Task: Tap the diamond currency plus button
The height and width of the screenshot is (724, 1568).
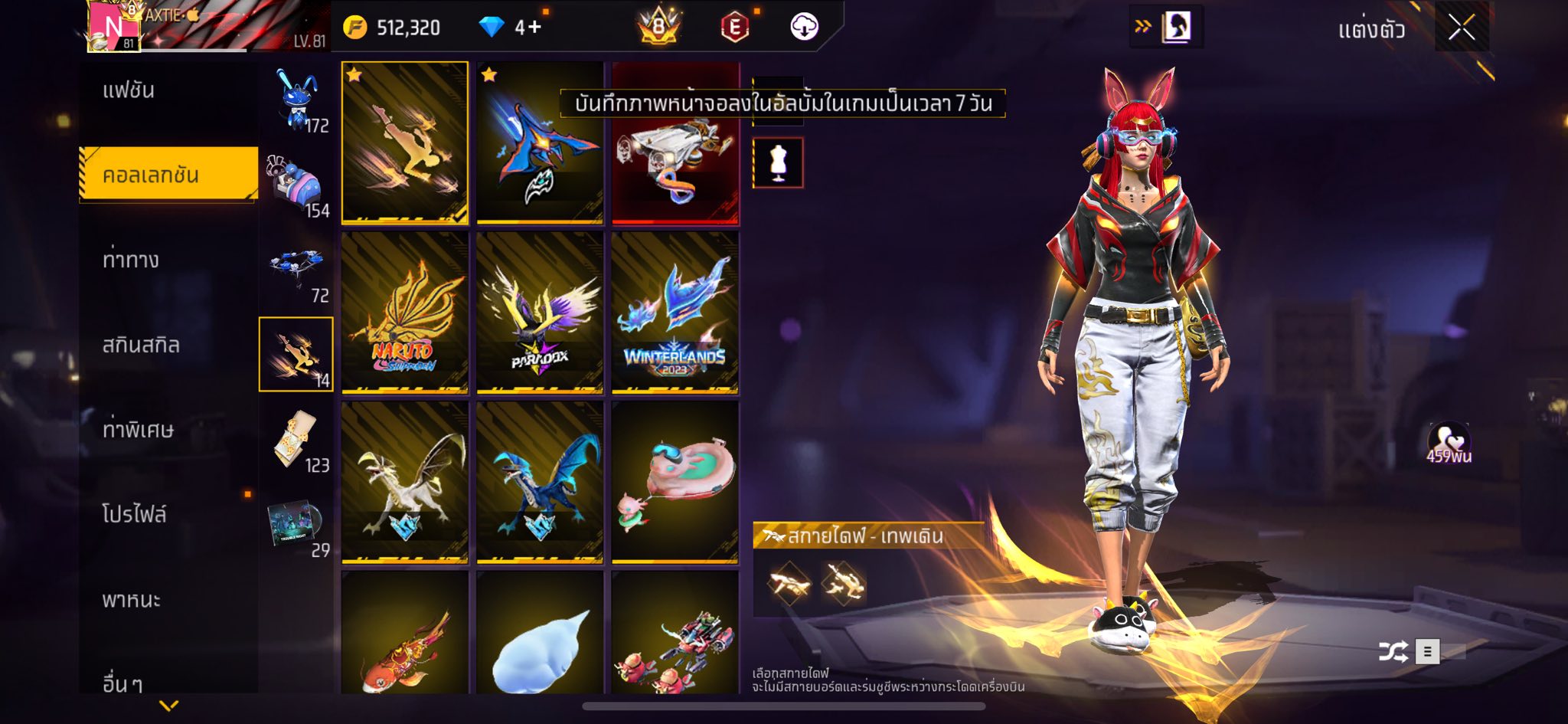Action: coord(528,28)
